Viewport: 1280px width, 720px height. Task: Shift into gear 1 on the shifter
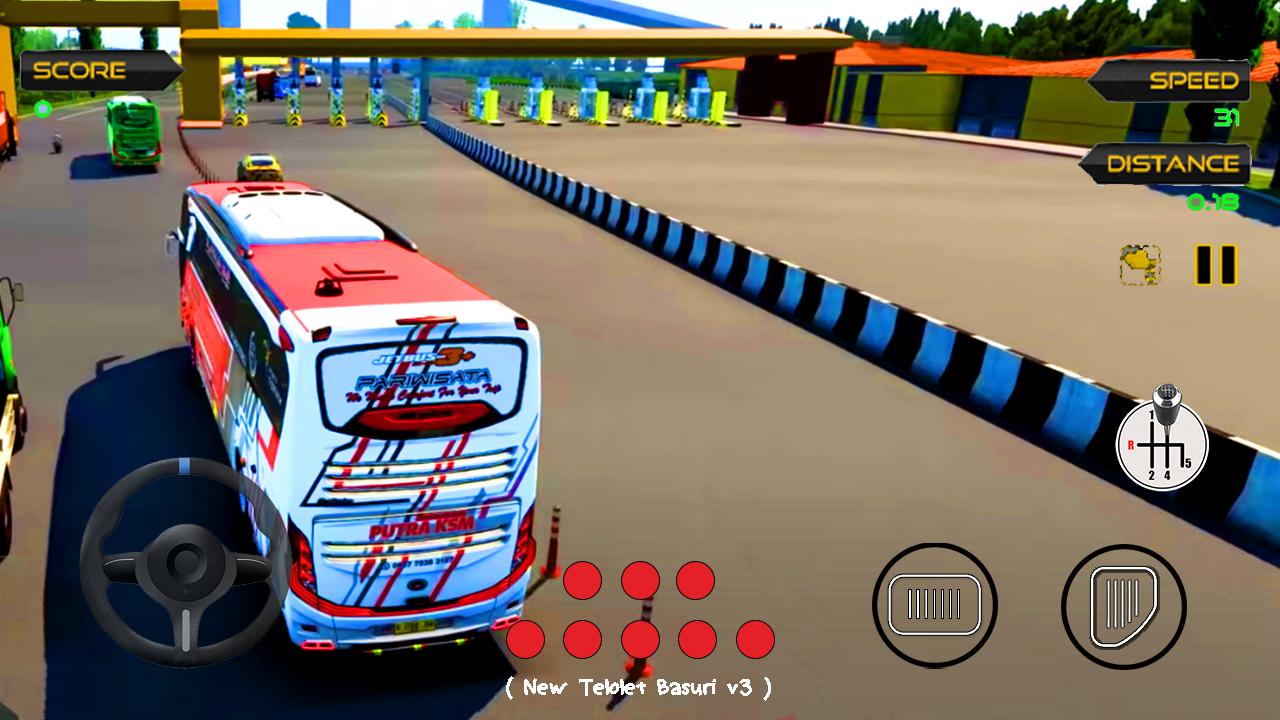click(1151, 414)
